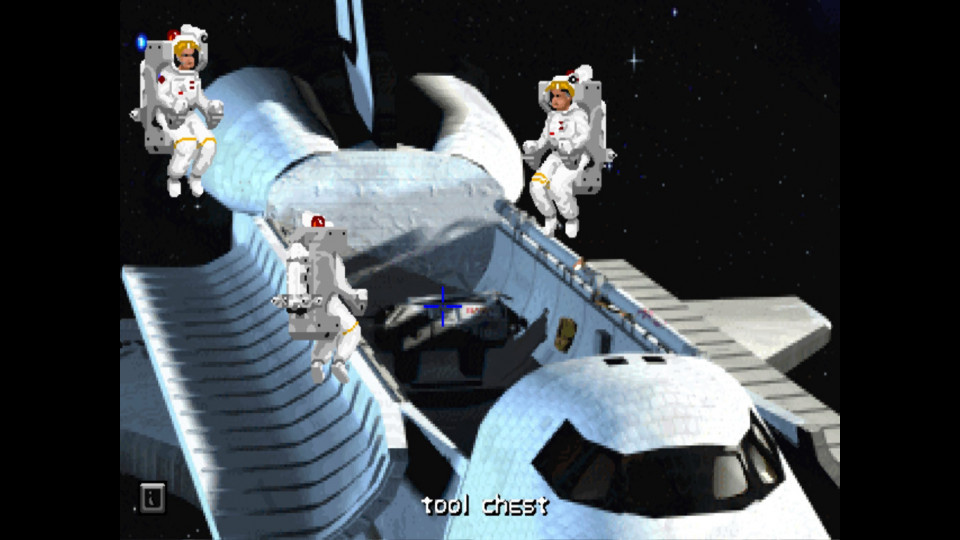
Task: Open the inventory with the "i" icon
Action: point(152,497)
